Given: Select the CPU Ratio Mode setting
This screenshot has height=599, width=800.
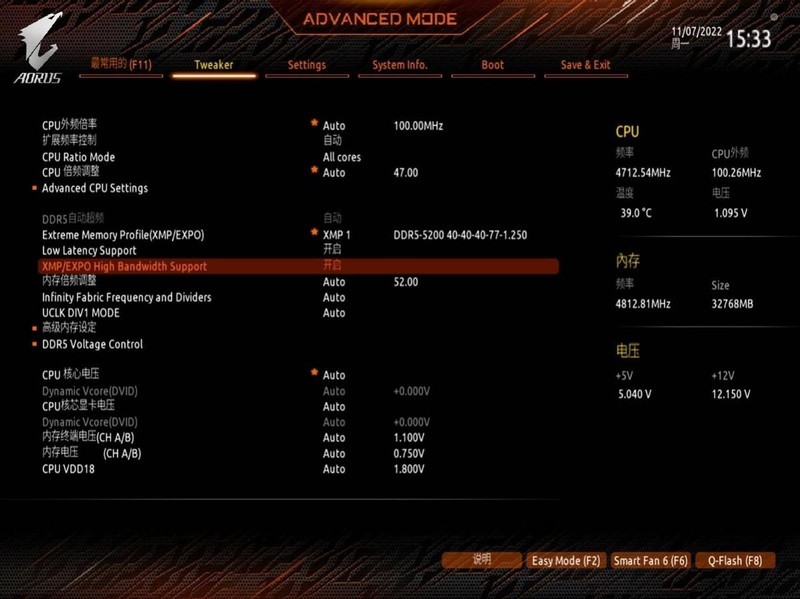Looking at the screenshot, I should click(79, 157).
